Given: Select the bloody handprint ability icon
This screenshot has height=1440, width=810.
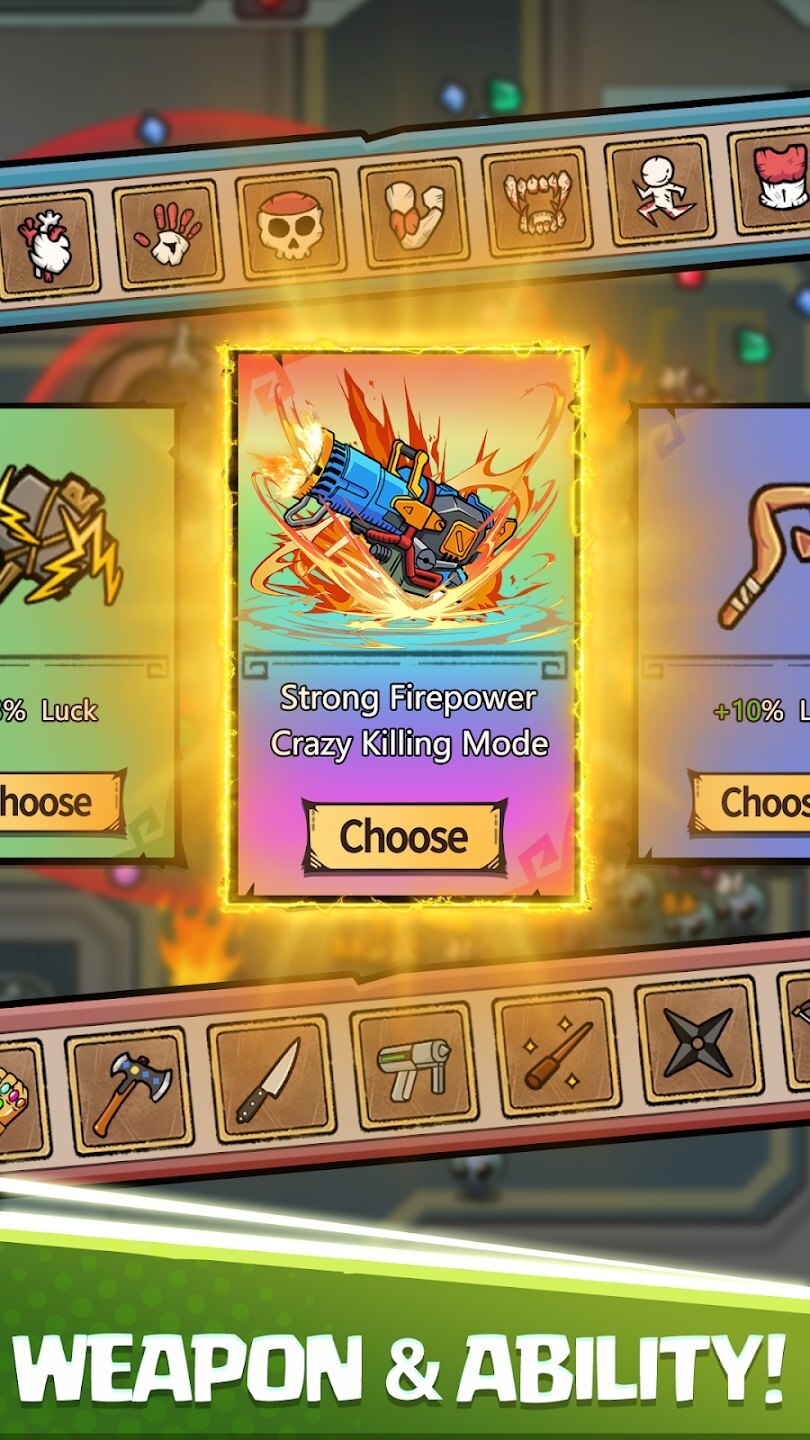Looking at the screenshot, I should pyautogui.click(x=168, y=234).
